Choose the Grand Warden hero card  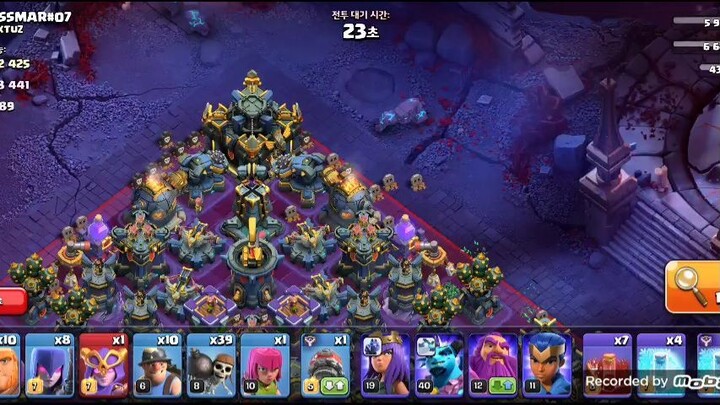click(x=493, y=366)
